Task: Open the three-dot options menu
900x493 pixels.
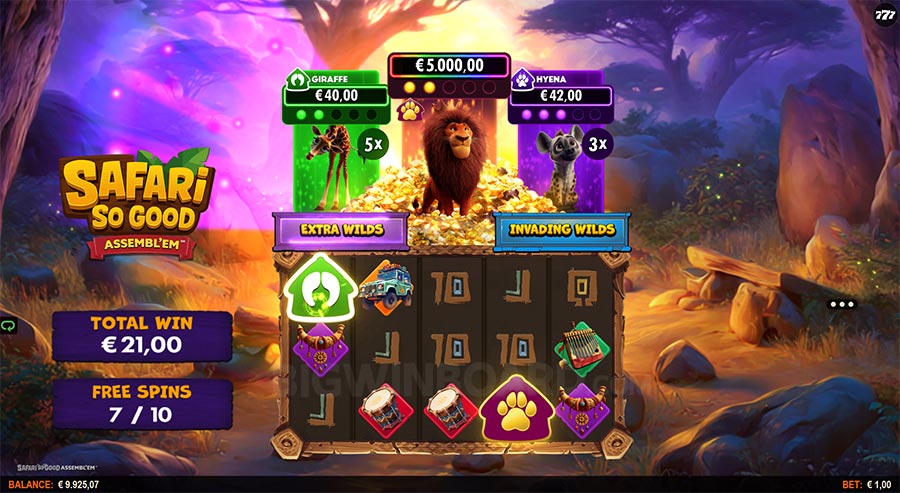Action: pyautogui.click(x=843, y=304)
